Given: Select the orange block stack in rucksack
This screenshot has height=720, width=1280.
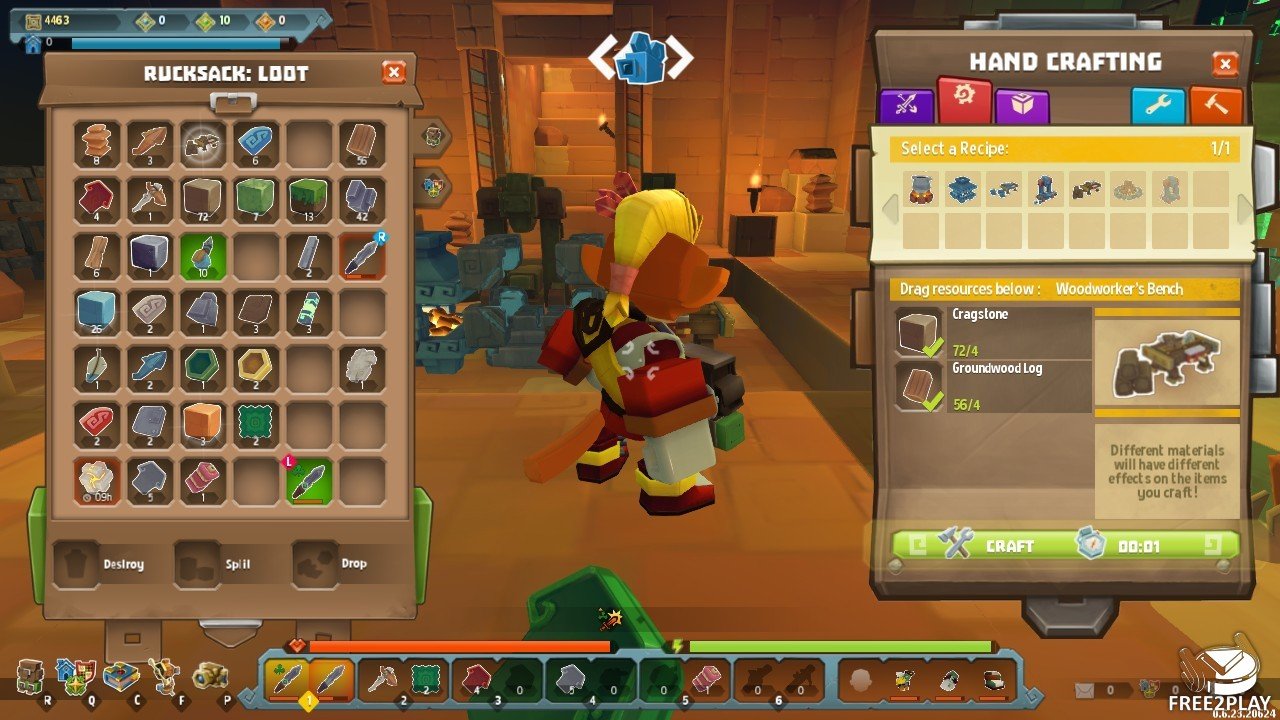Looking at the screenshot, I should 204,424.
